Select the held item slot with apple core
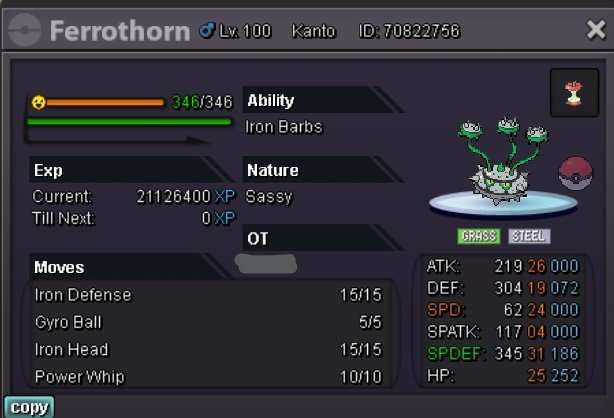Screen dimensions: 614x418 [x=574, y=93]
